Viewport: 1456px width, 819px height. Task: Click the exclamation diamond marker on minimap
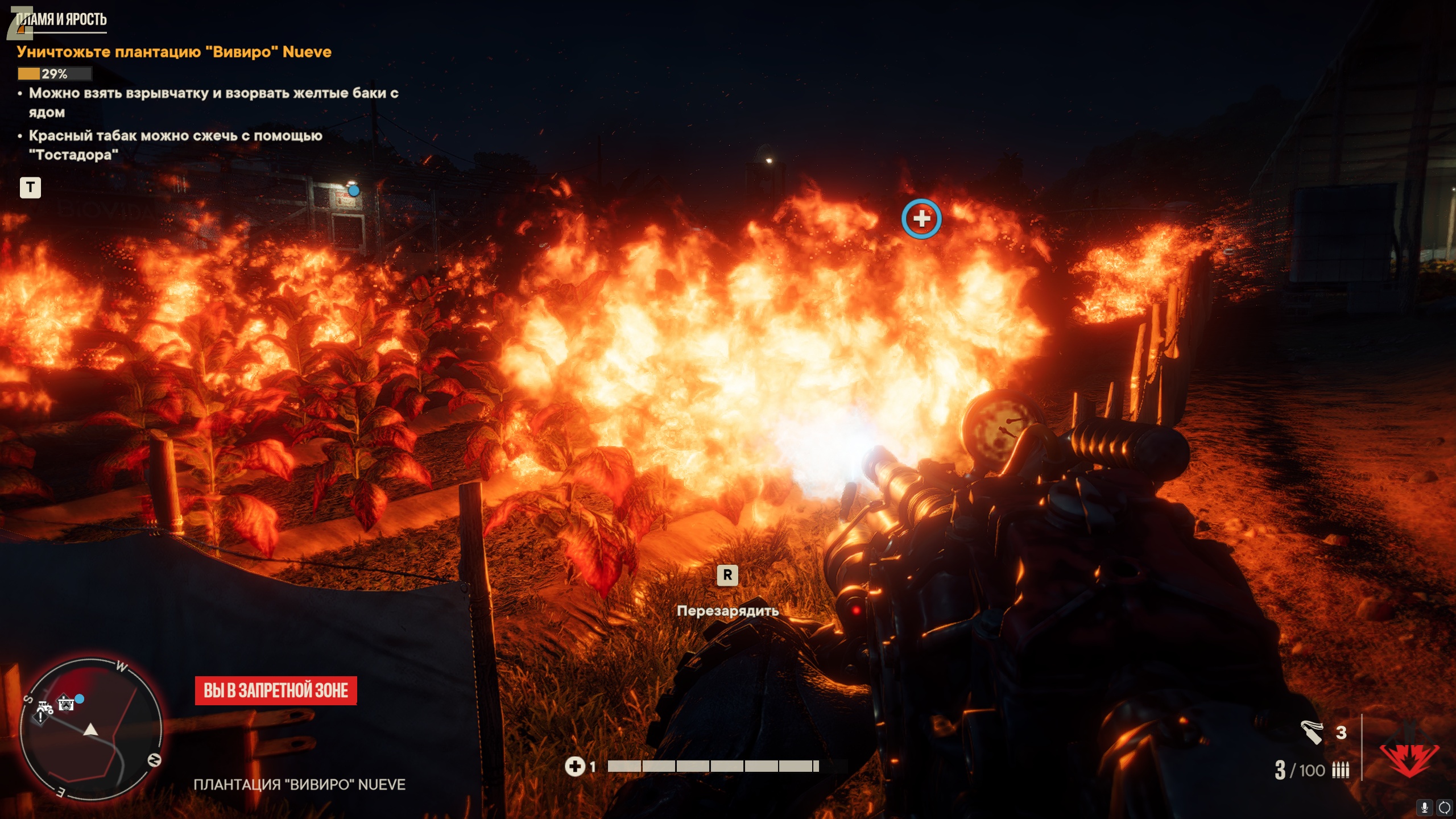coord(40,718)
